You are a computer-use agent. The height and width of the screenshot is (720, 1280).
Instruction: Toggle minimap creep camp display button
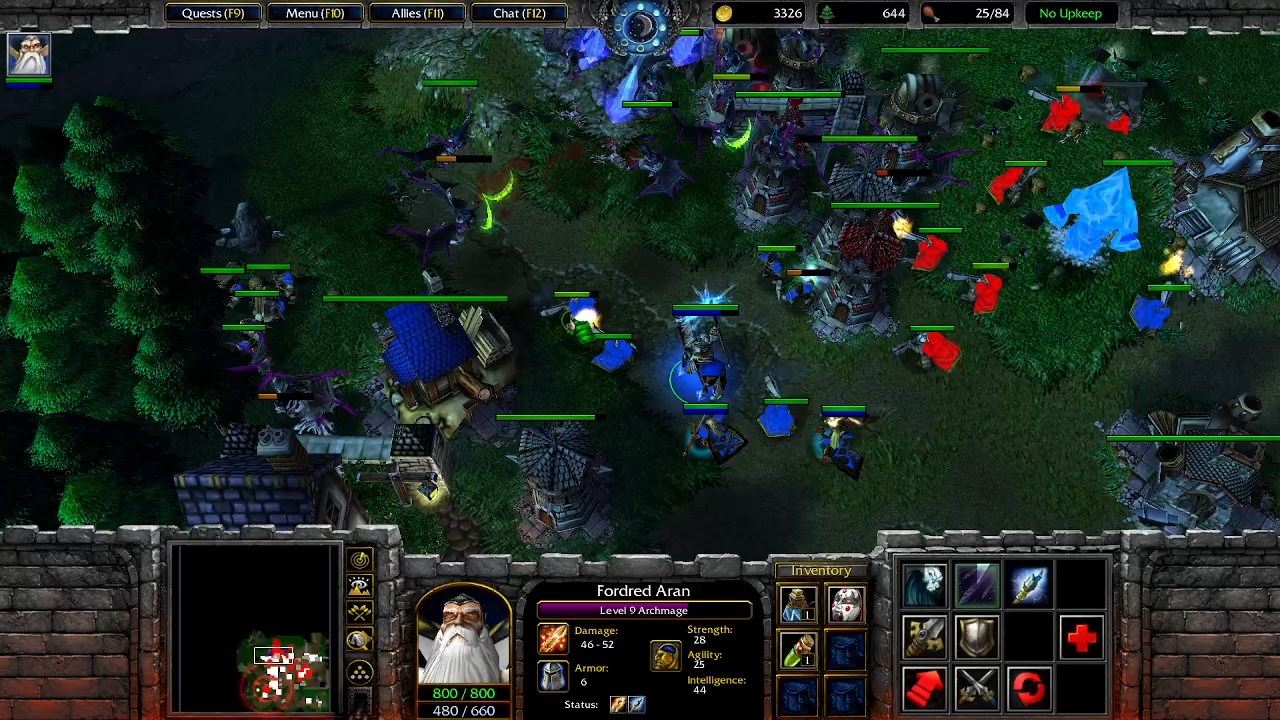(x=360, y=641)
